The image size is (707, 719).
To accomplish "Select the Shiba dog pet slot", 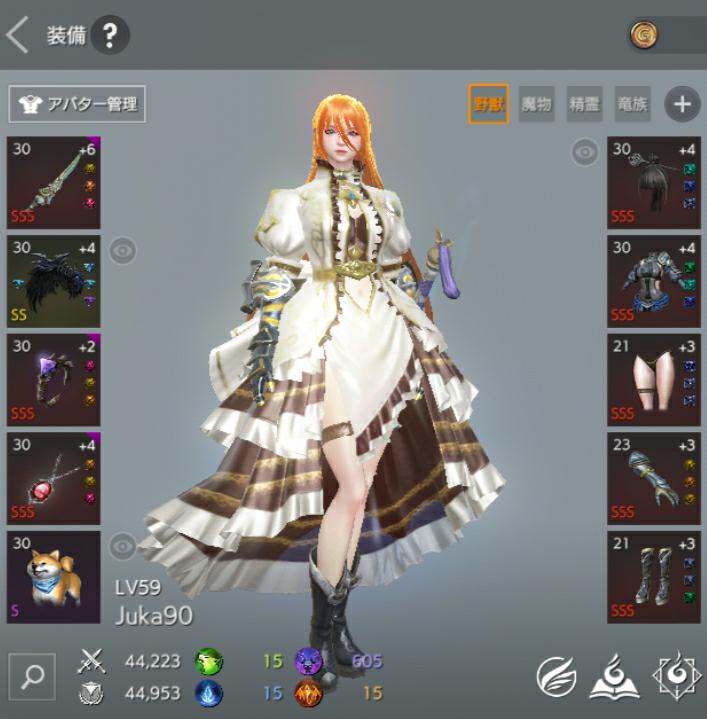I will pyautogui.click(x=54, y=576).
